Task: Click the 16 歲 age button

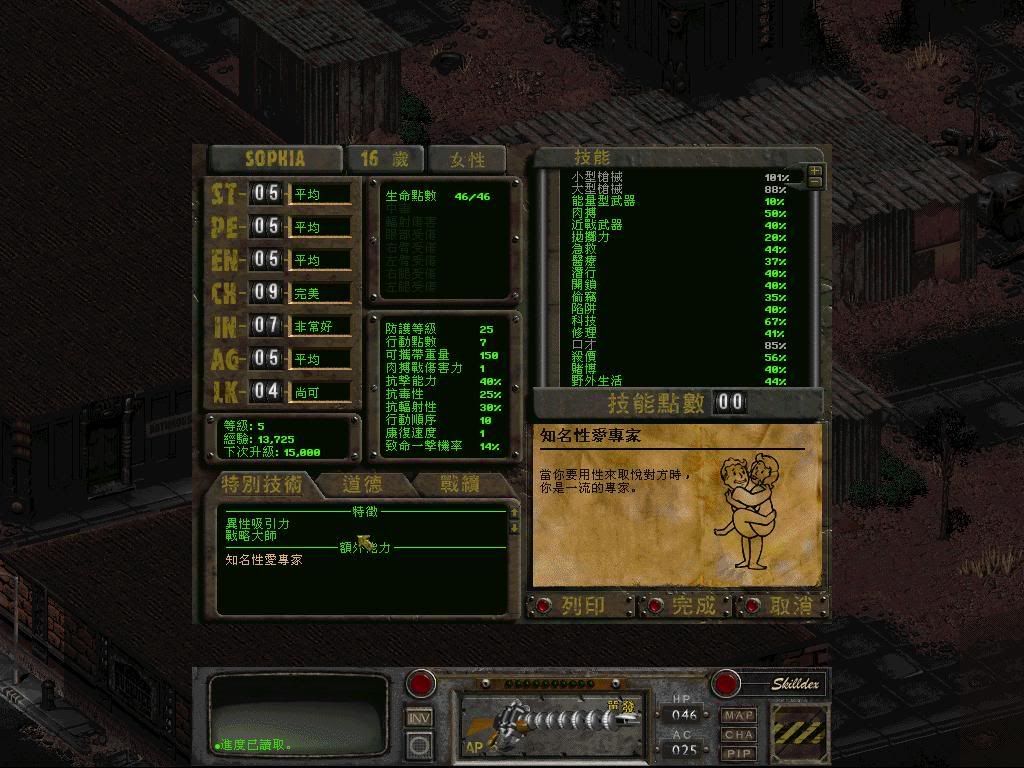Action: (384, 159)
